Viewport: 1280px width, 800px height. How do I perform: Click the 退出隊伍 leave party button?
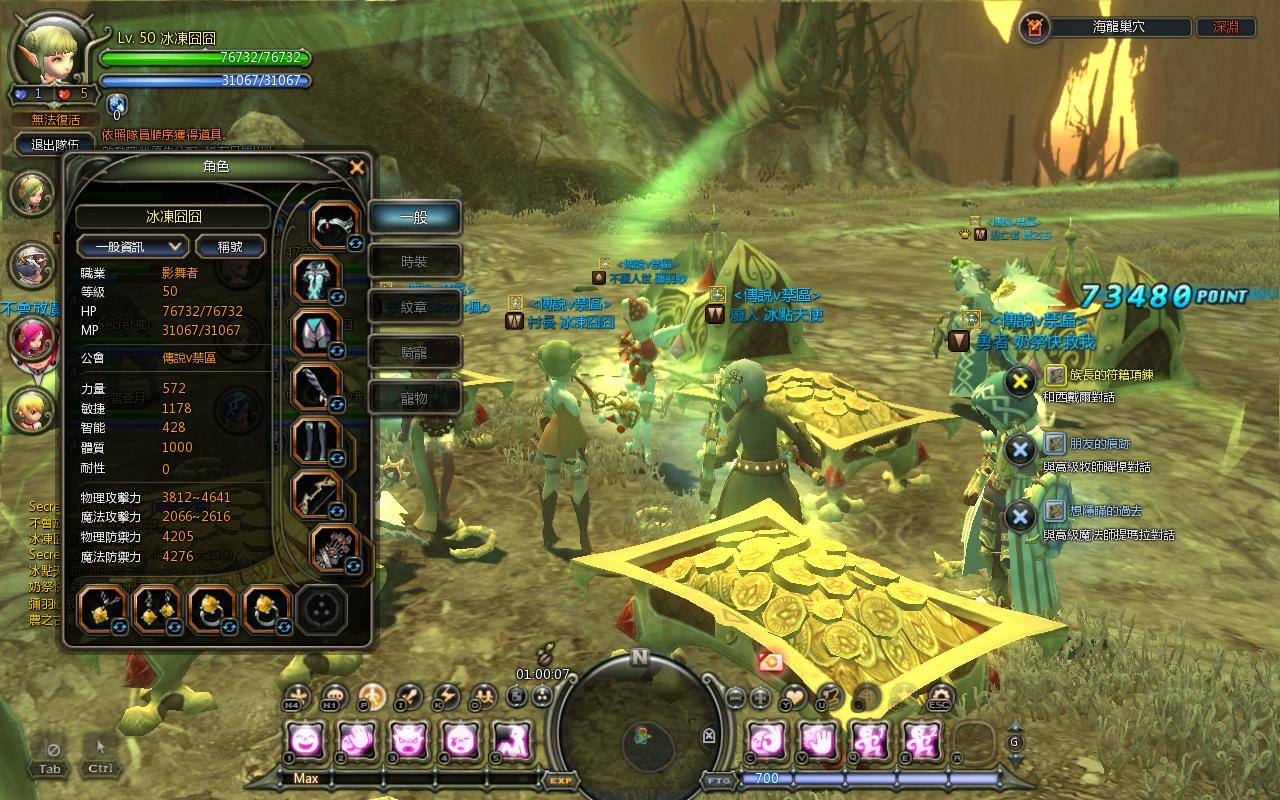56,145
